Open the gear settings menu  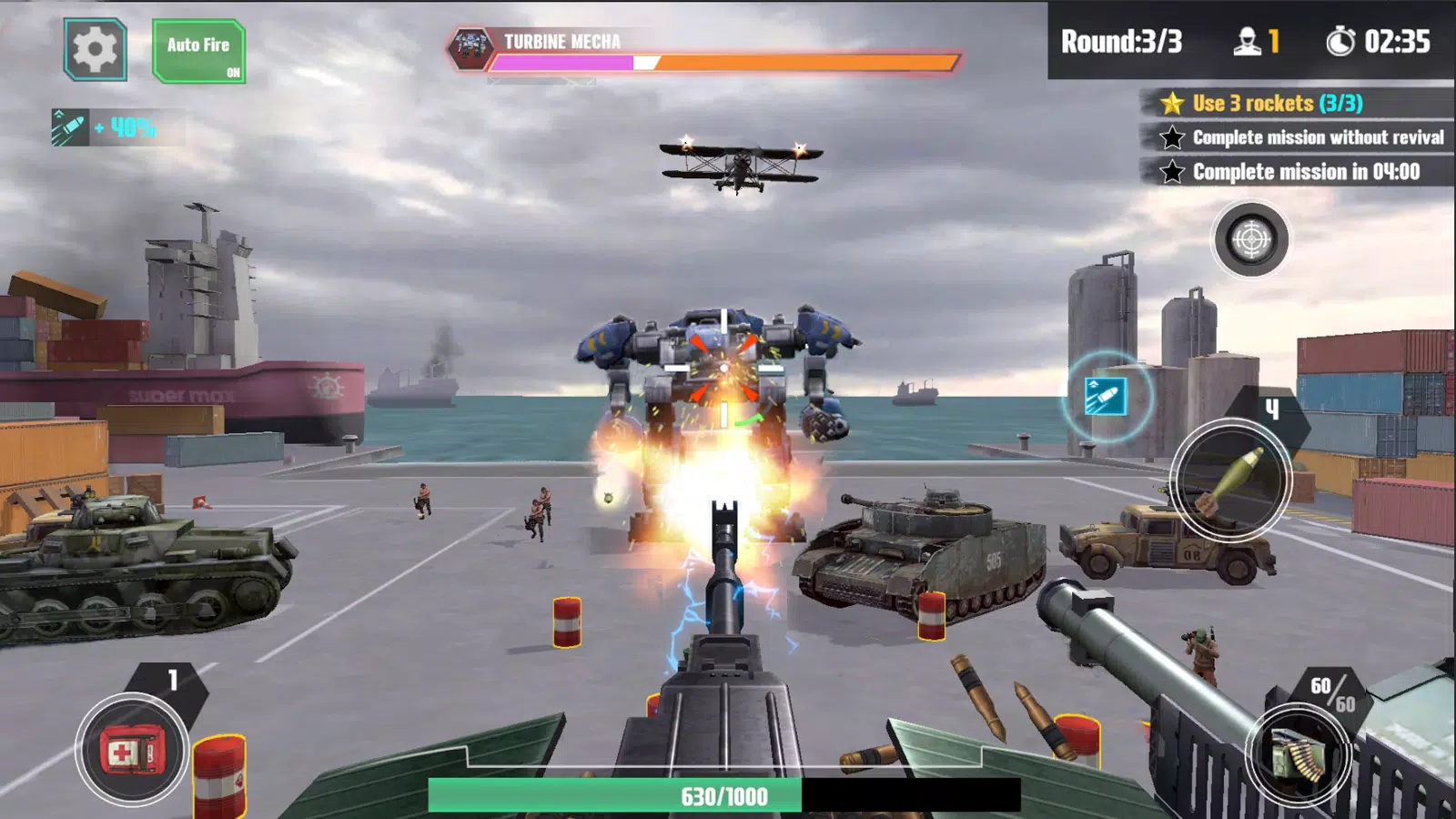pyautogui.click(x=95, y=50)
